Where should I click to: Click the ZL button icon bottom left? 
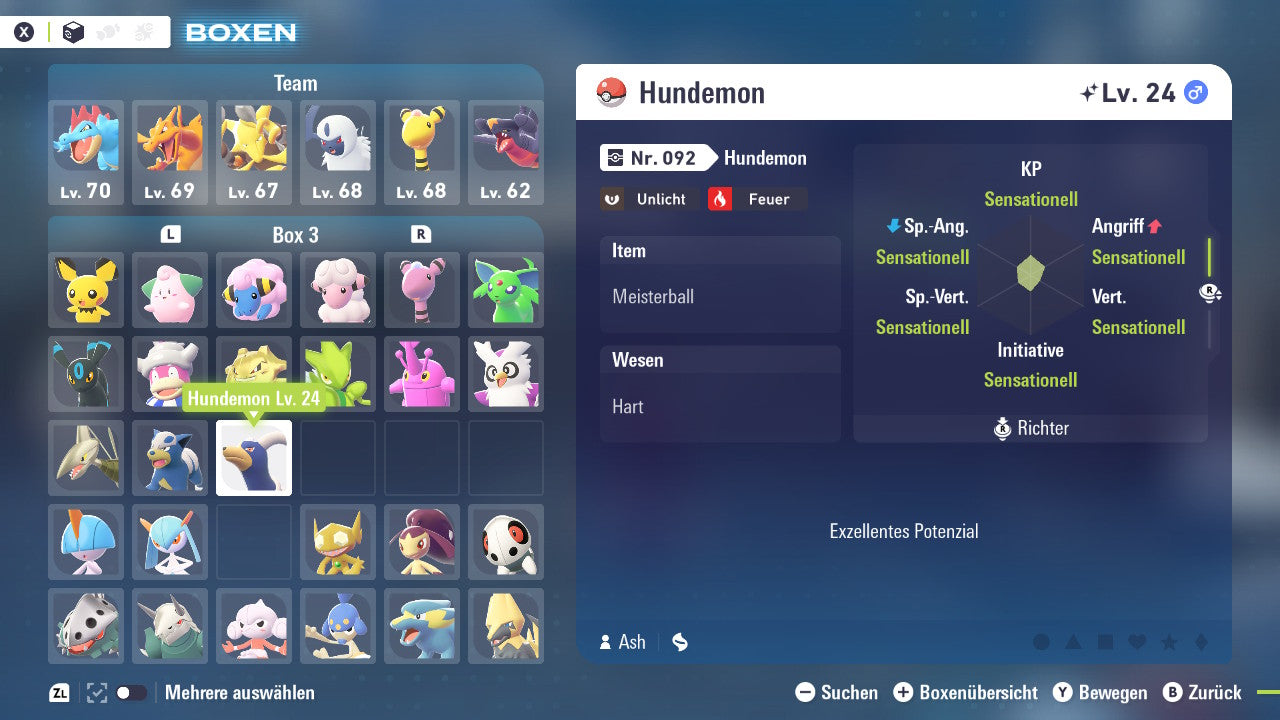[58, 692]
